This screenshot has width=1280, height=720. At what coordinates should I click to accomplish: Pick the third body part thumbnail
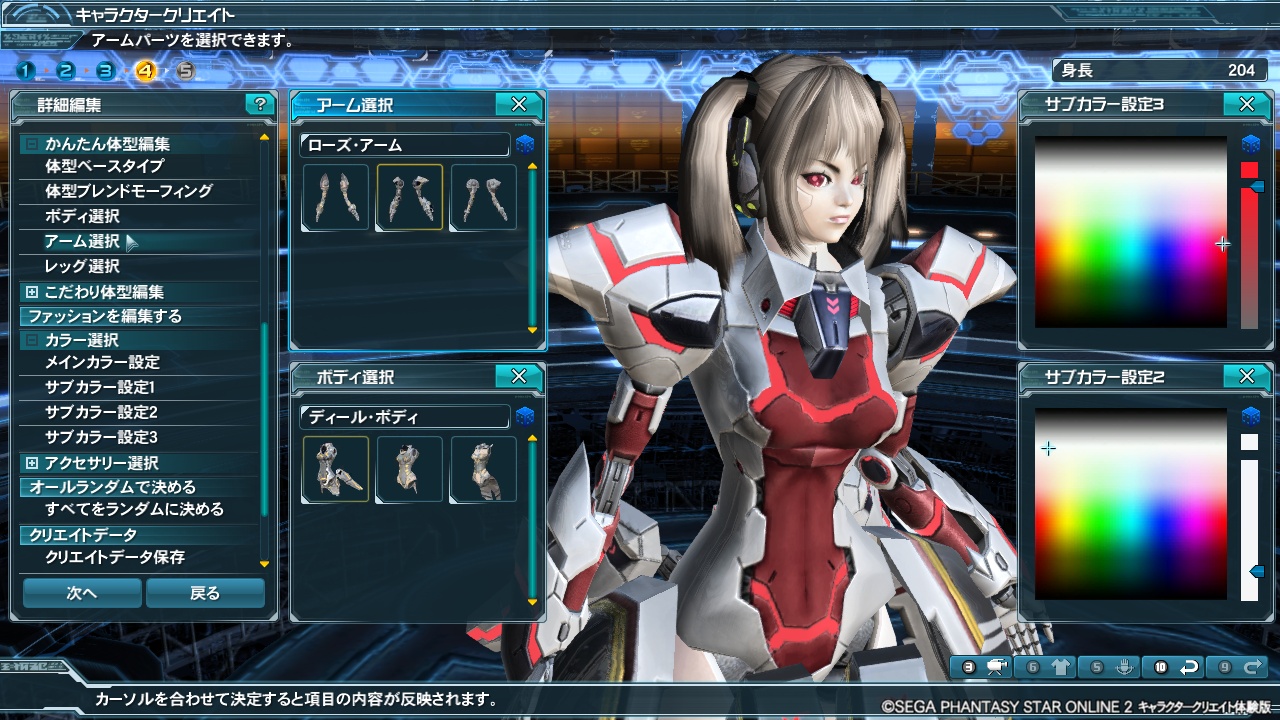click(x=484, y=469)
